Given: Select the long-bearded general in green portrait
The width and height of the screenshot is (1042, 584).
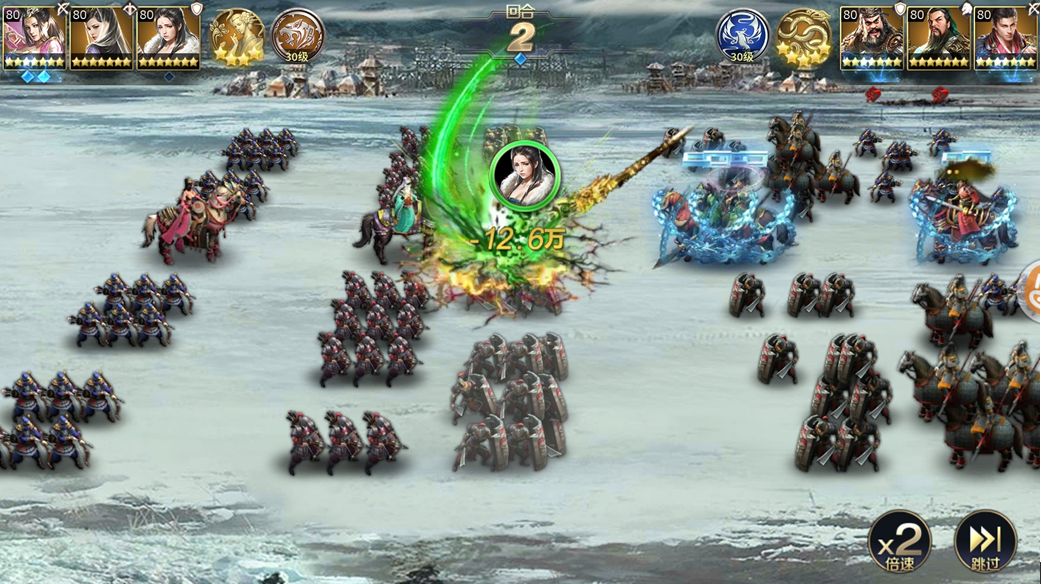Looking at the screenshot, I should pyautogui.click(x=939, y=38).
